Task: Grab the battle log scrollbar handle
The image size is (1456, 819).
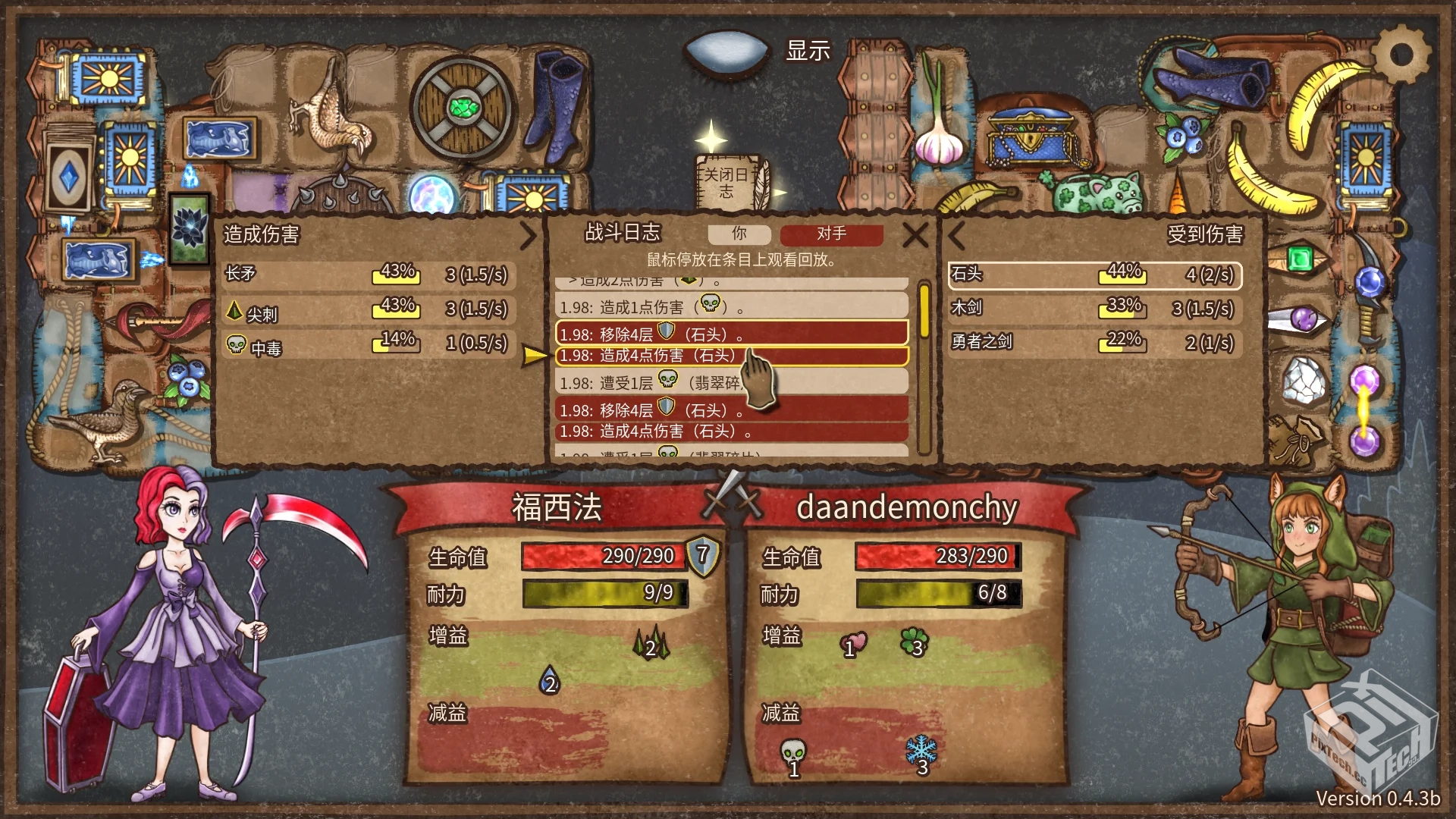Action: (924, 311)
